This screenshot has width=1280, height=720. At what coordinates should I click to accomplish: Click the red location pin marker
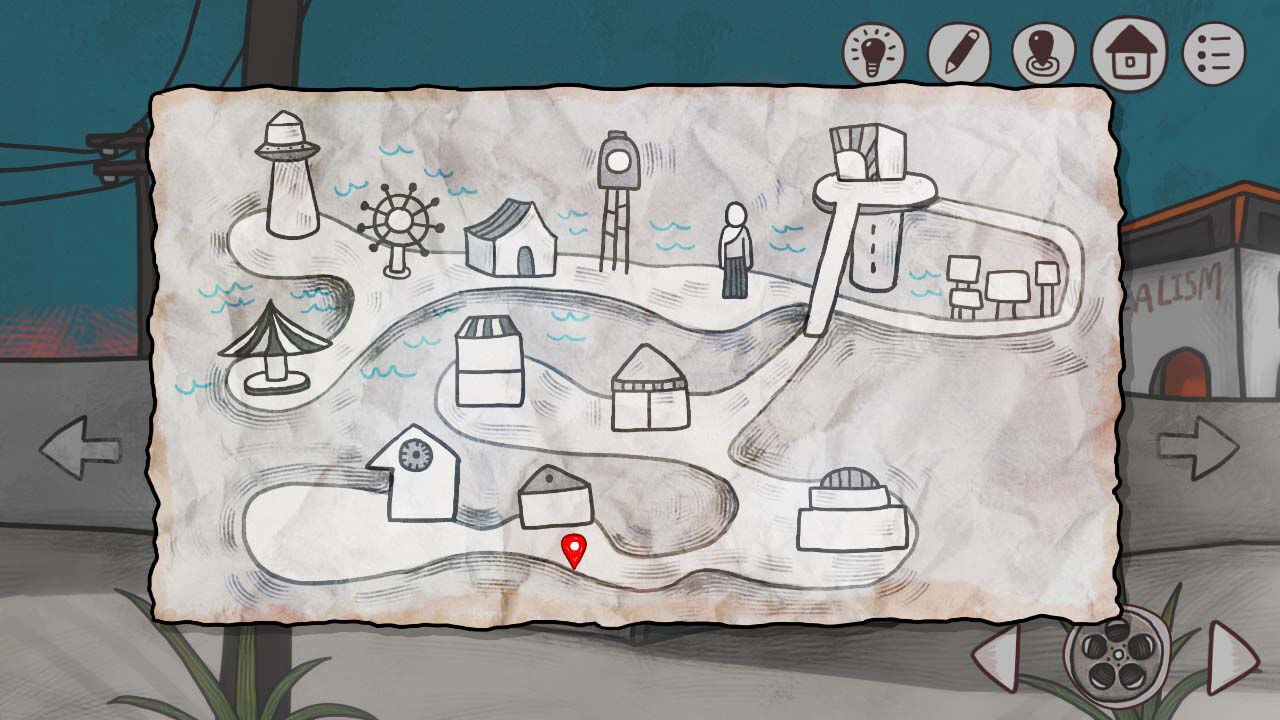(x=573, y=550)
